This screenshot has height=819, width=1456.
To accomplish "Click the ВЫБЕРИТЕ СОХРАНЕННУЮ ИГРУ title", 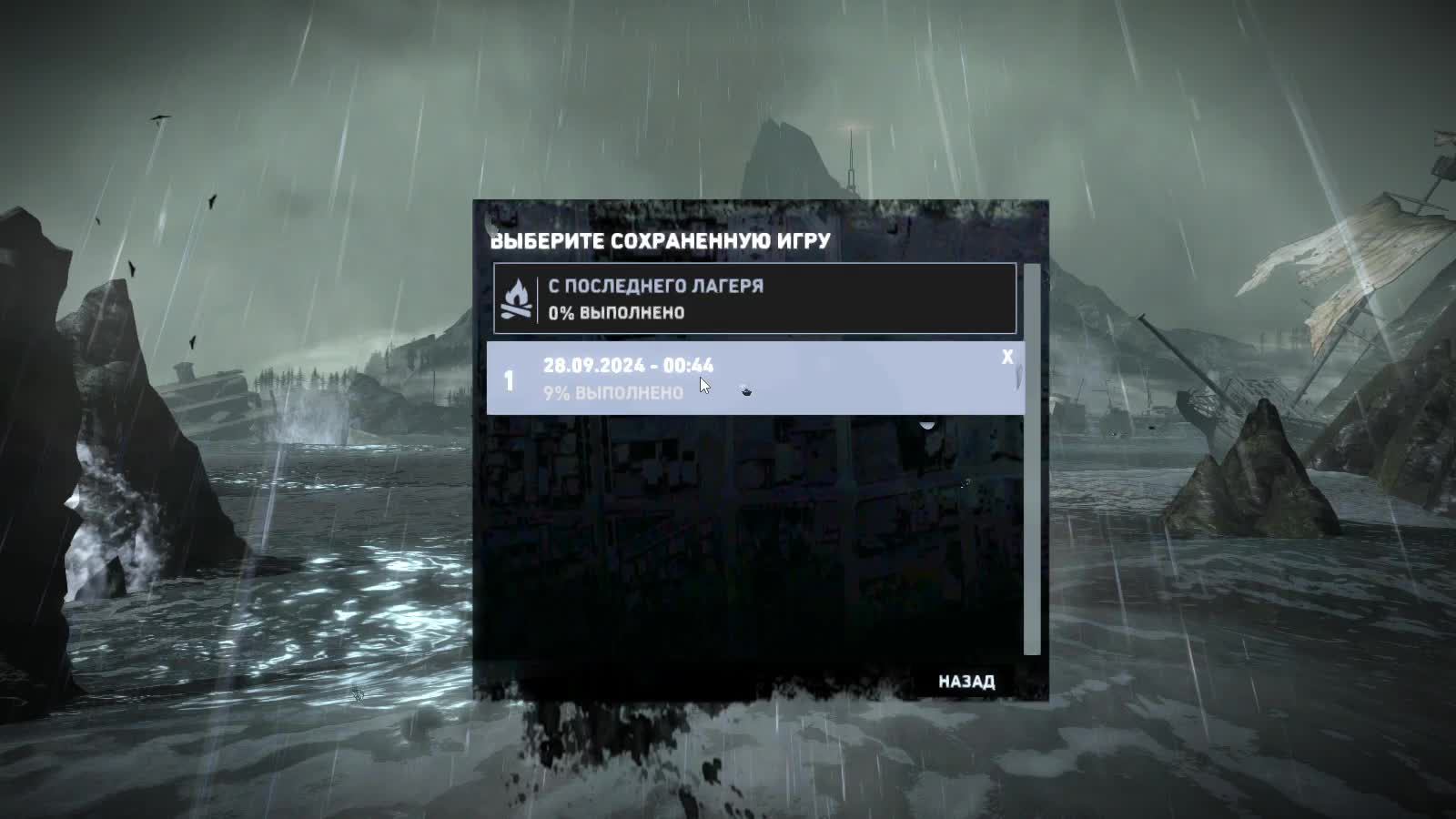I will point(660,240).
